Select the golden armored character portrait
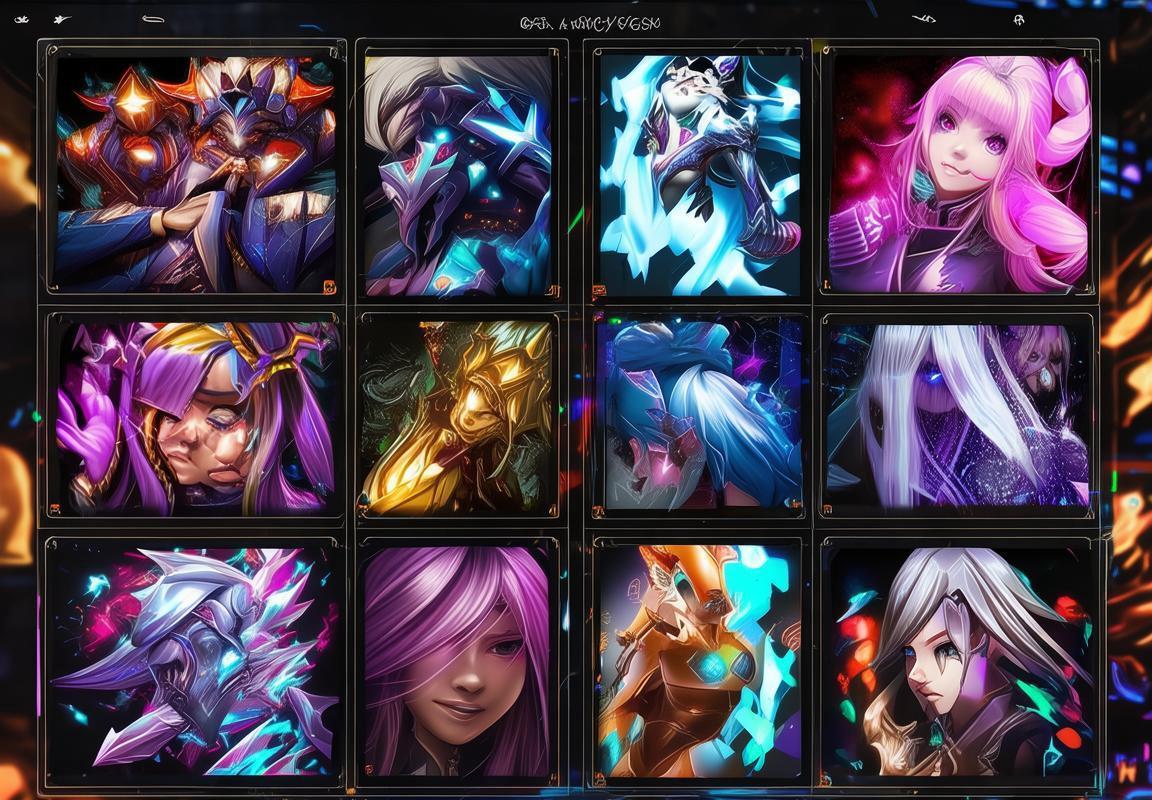Image resolution: width=1152 pixels, height=800 pixels. tap(458, 416)
